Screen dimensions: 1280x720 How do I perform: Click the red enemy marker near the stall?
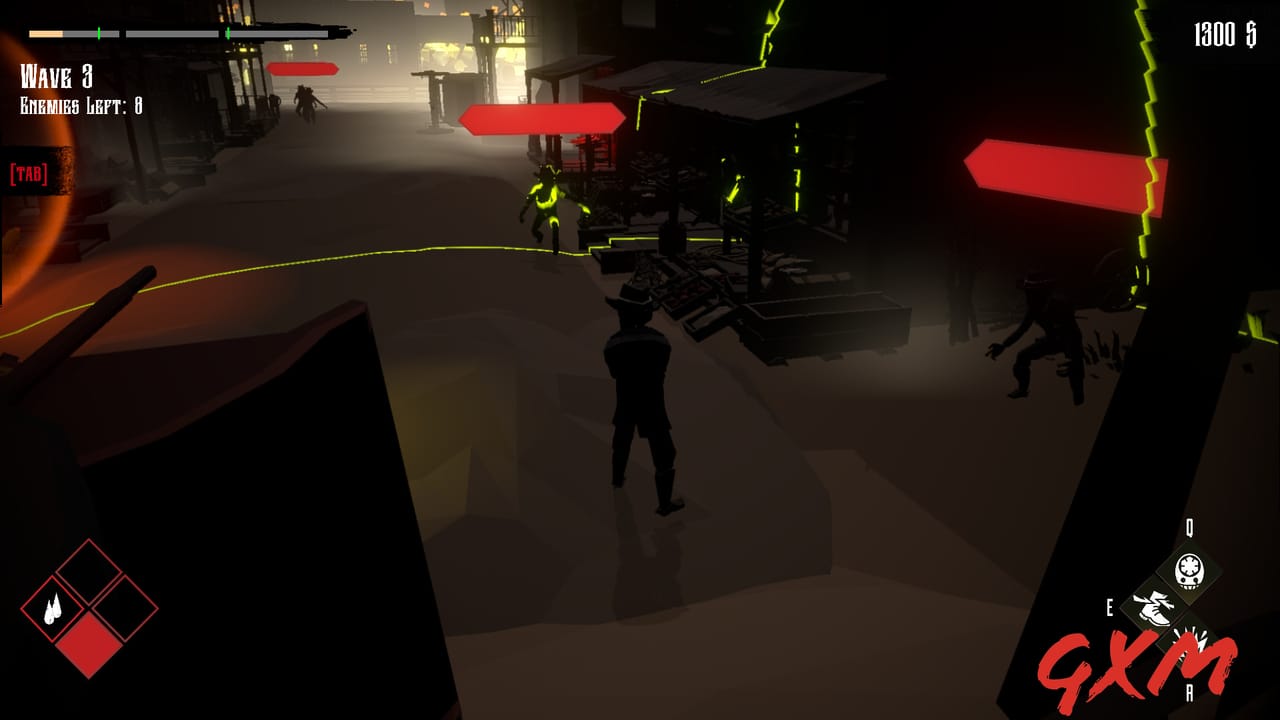click(x=540, y=119)
